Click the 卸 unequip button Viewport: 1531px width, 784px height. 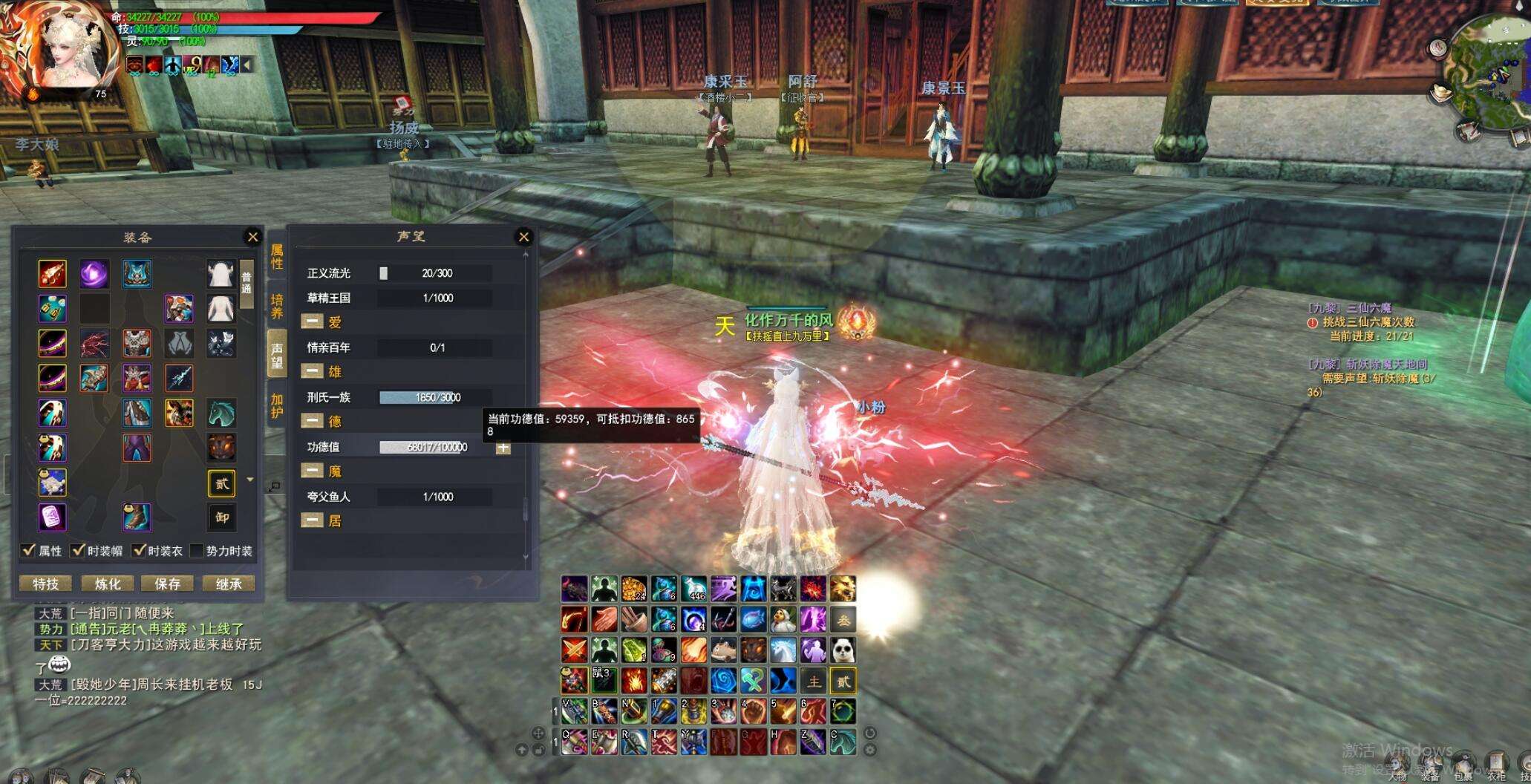(x=222, y=517)
